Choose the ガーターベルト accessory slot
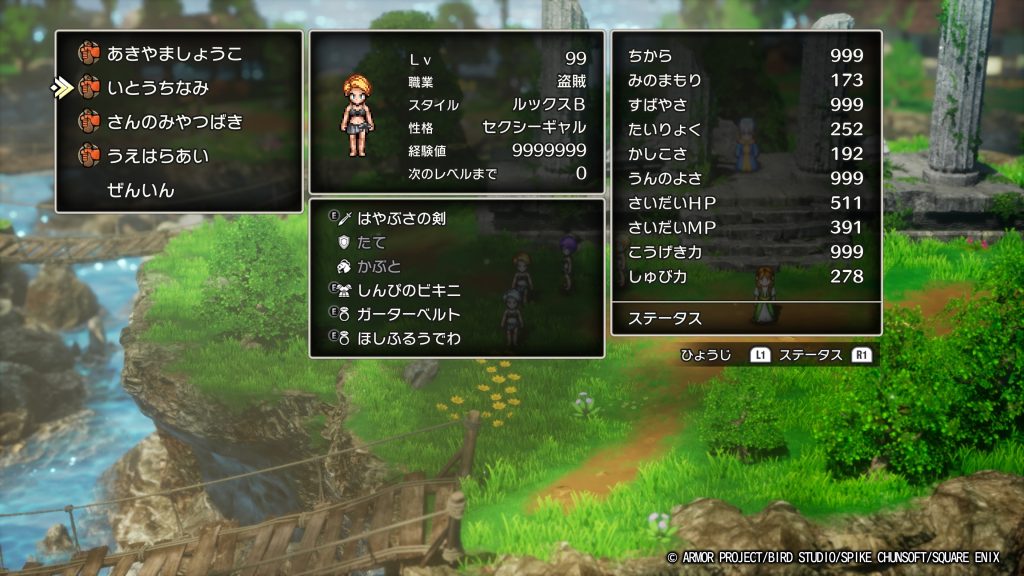Image resolution: width=1024 pixels, height=576 pixels. coord(412,314)
